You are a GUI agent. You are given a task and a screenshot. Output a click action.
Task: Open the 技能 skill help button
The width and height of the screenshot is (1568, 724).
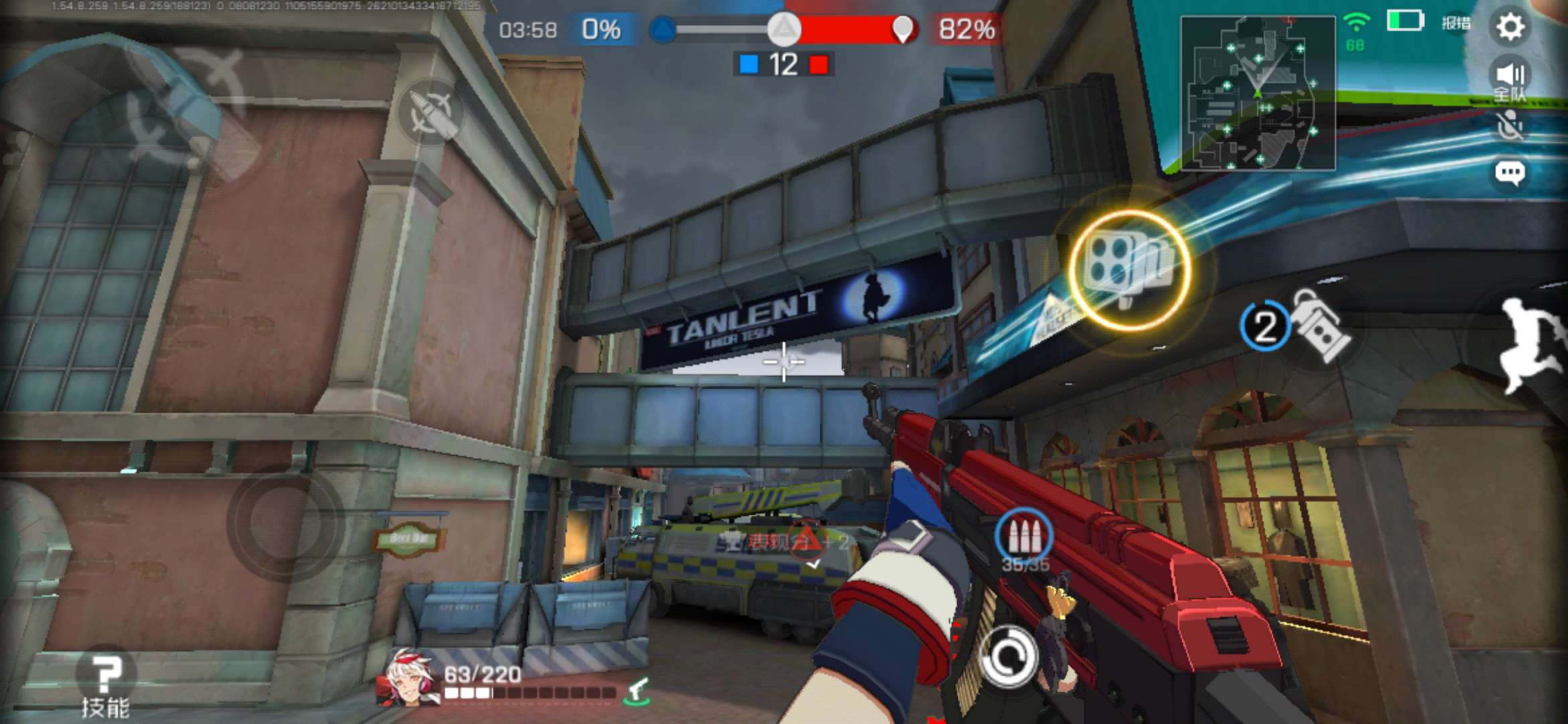tap(105, 682)
